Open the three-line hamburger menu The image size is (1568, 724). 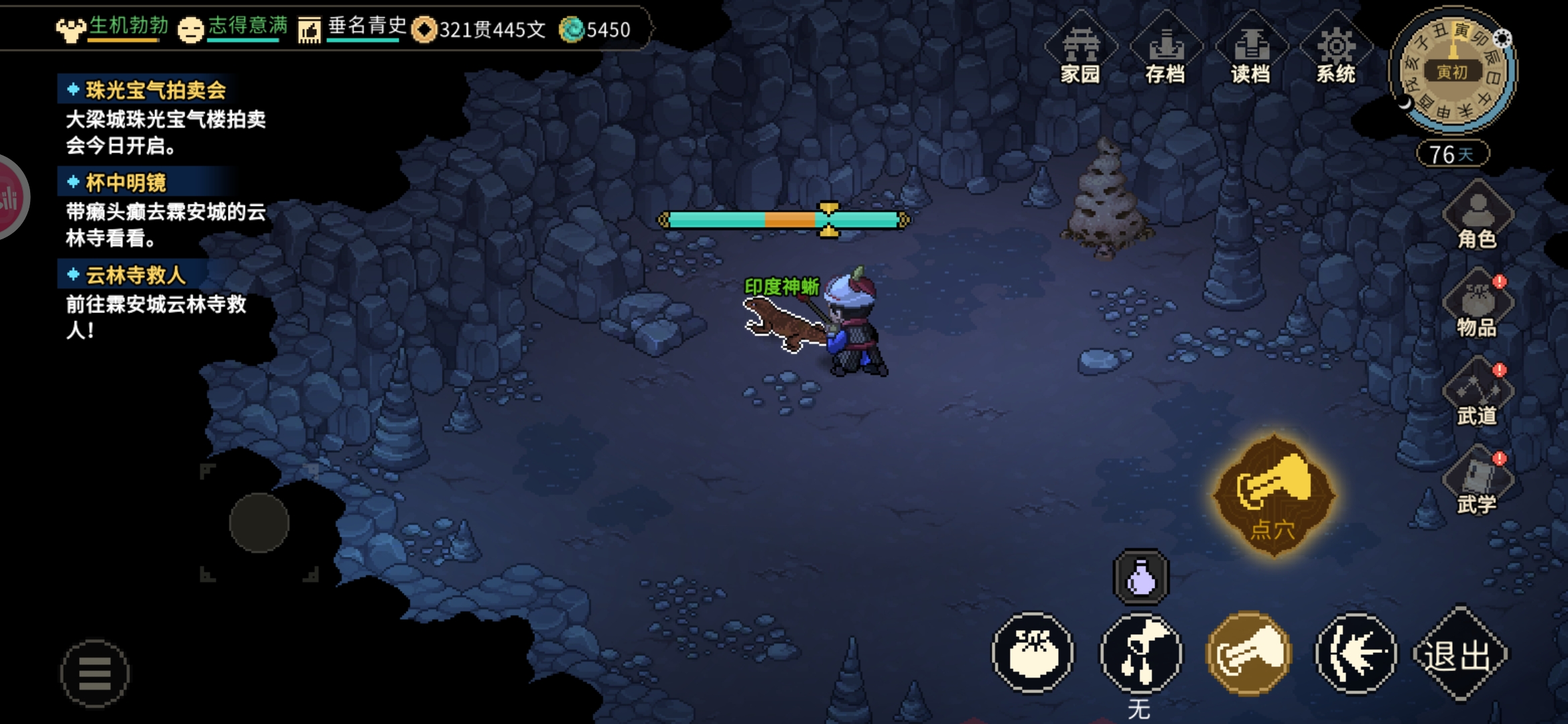point(94,673)
